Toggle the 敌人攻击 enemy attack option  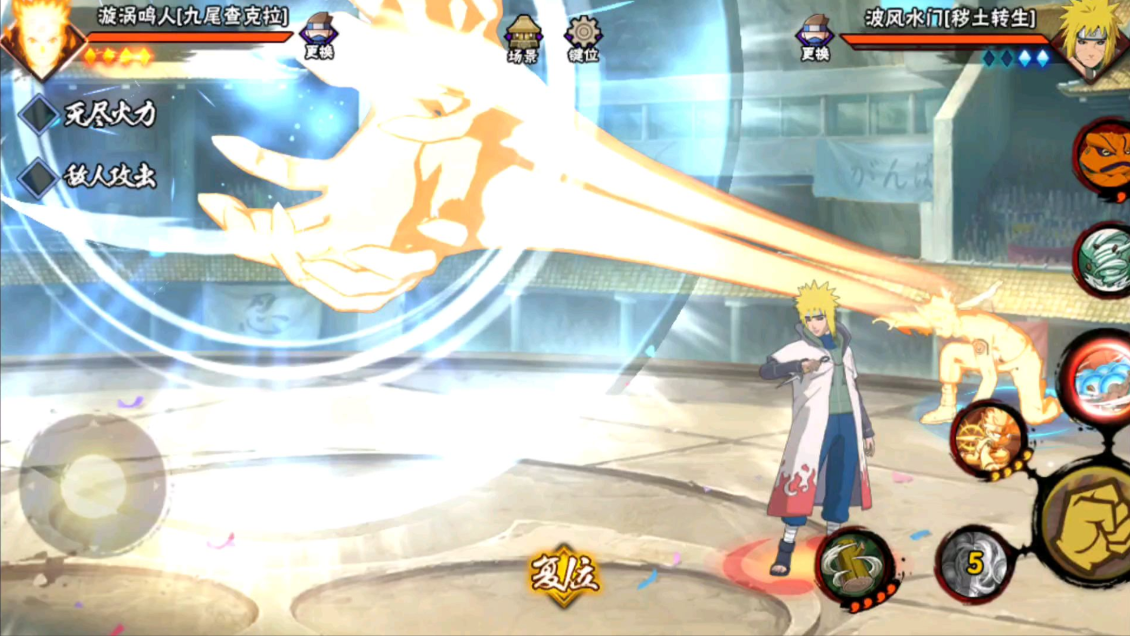(40, 178)
